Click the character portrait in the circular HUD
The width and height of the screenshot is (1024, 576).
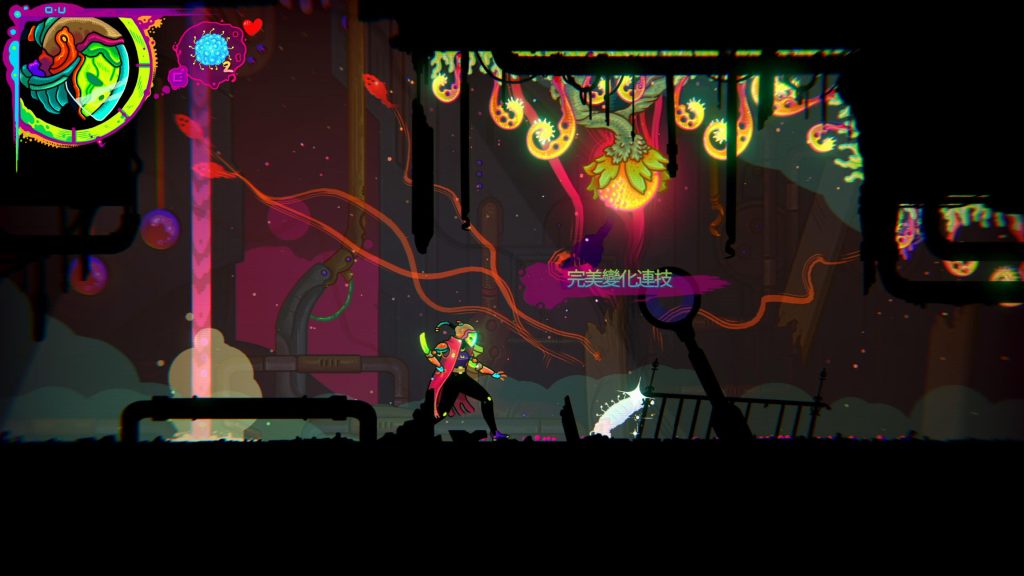coord(80,75)
